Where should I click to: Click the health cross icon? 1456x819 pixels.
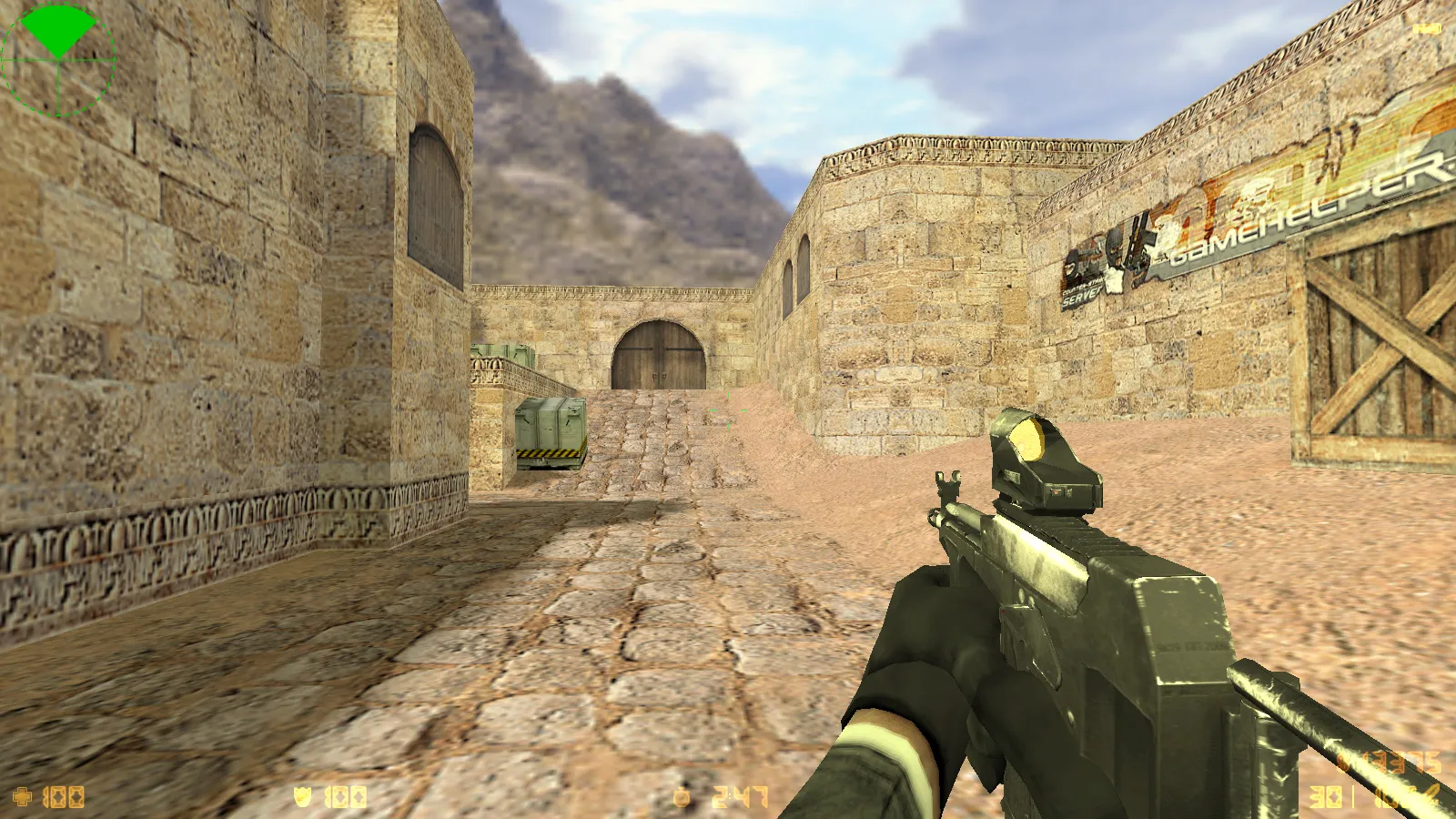coord(22,797)
